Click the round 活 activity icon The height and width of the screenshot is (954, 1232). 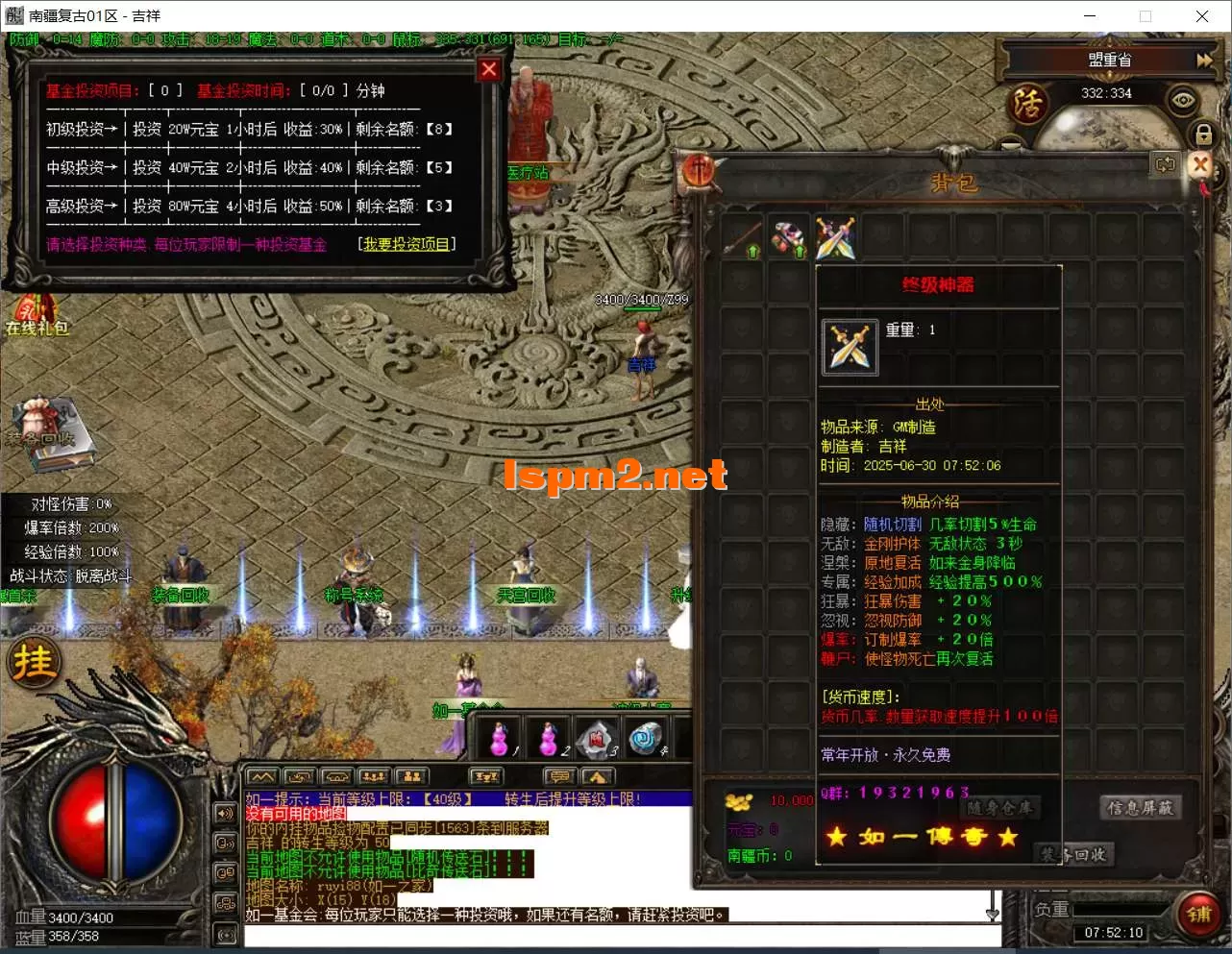pos(1027,103)
